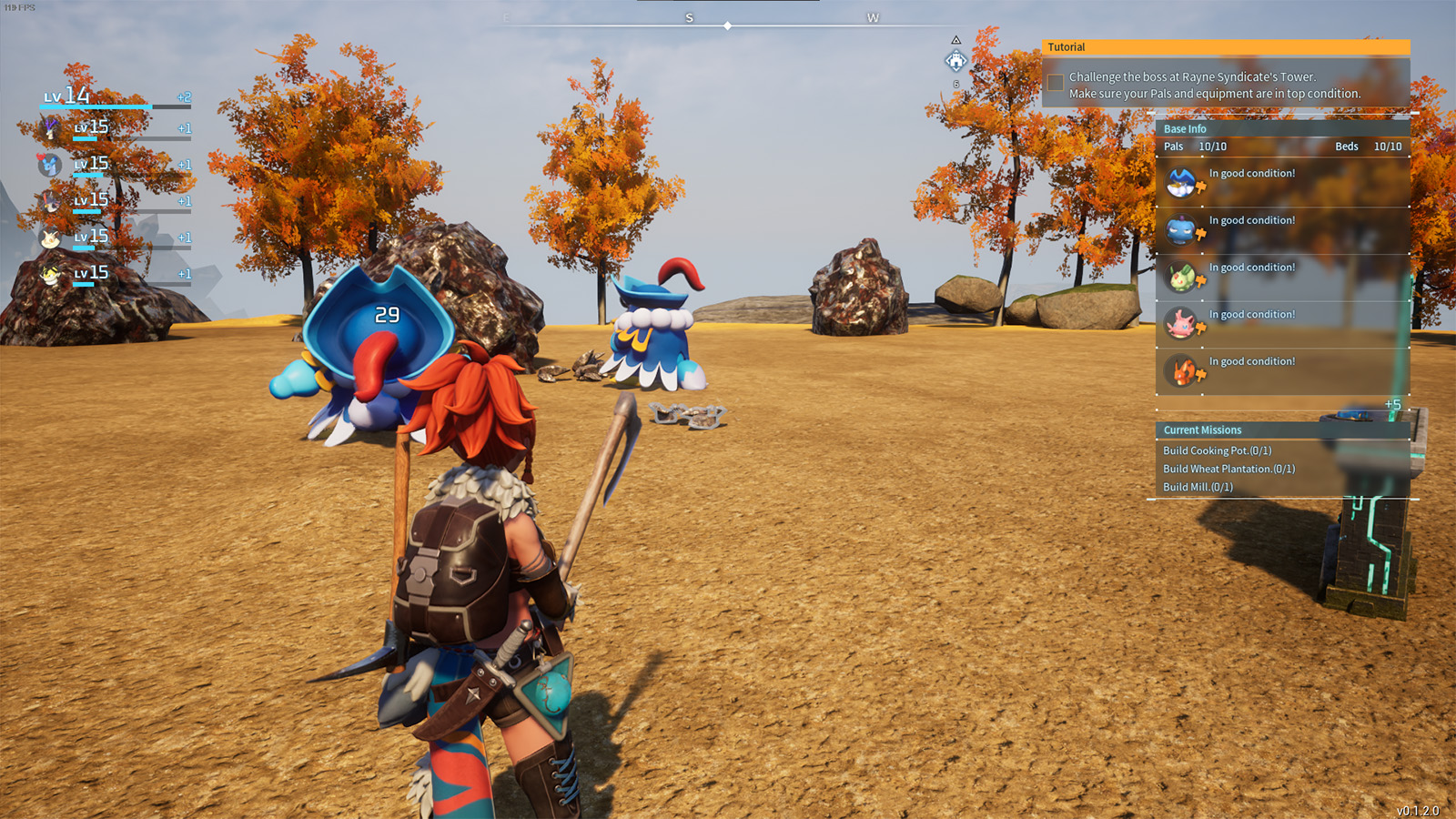Select the purple-antlered deer Pal in party
The height and width of the screenshot is (819, 1456).
coord(50,128)
